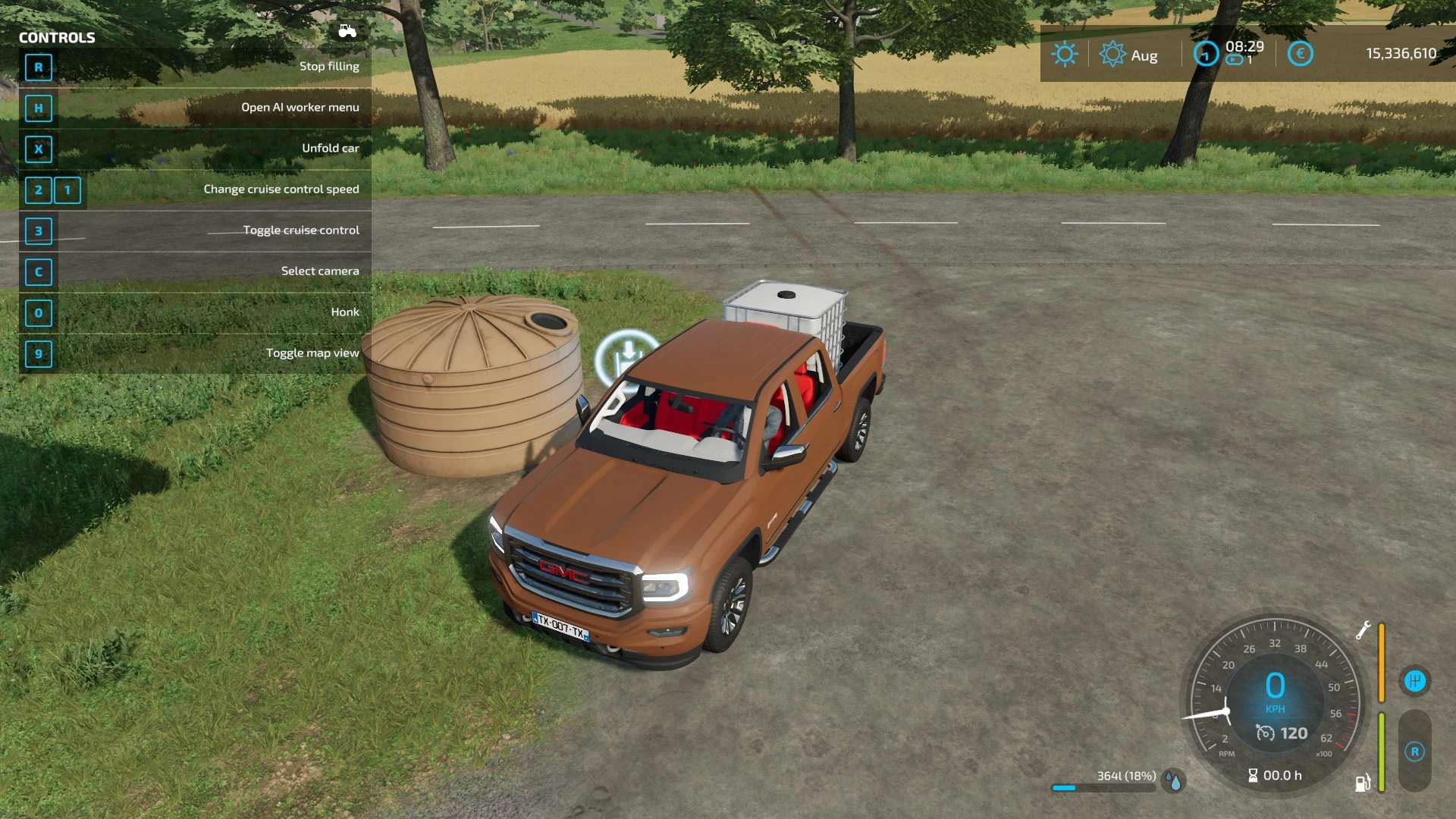
Task: Open the euro money balance icon
Action: pyautogui.click(x=1300, y=54)
